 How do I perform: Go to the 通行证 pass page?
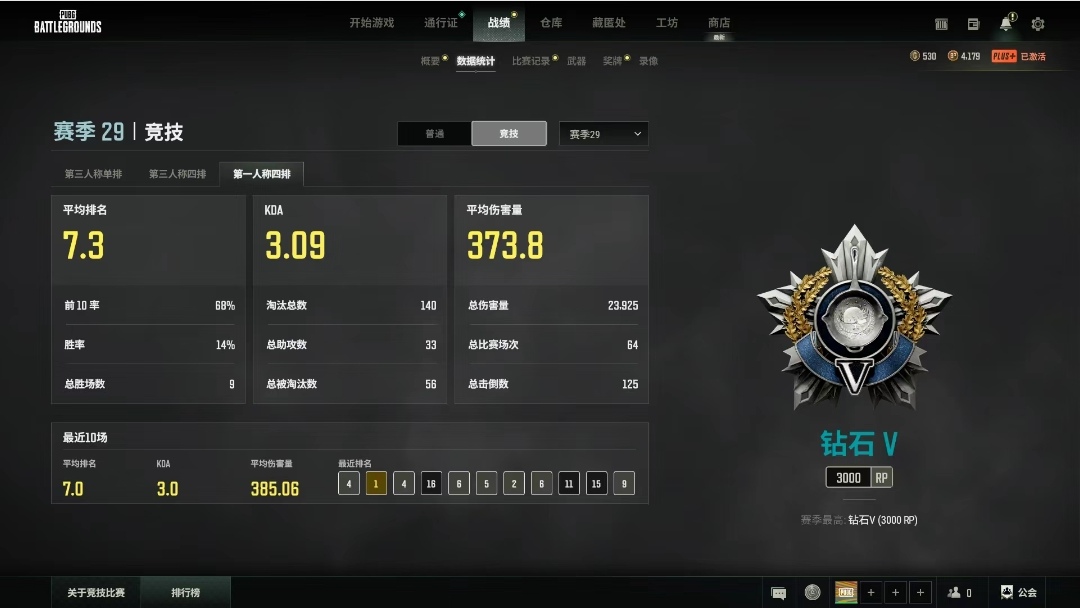440,23
